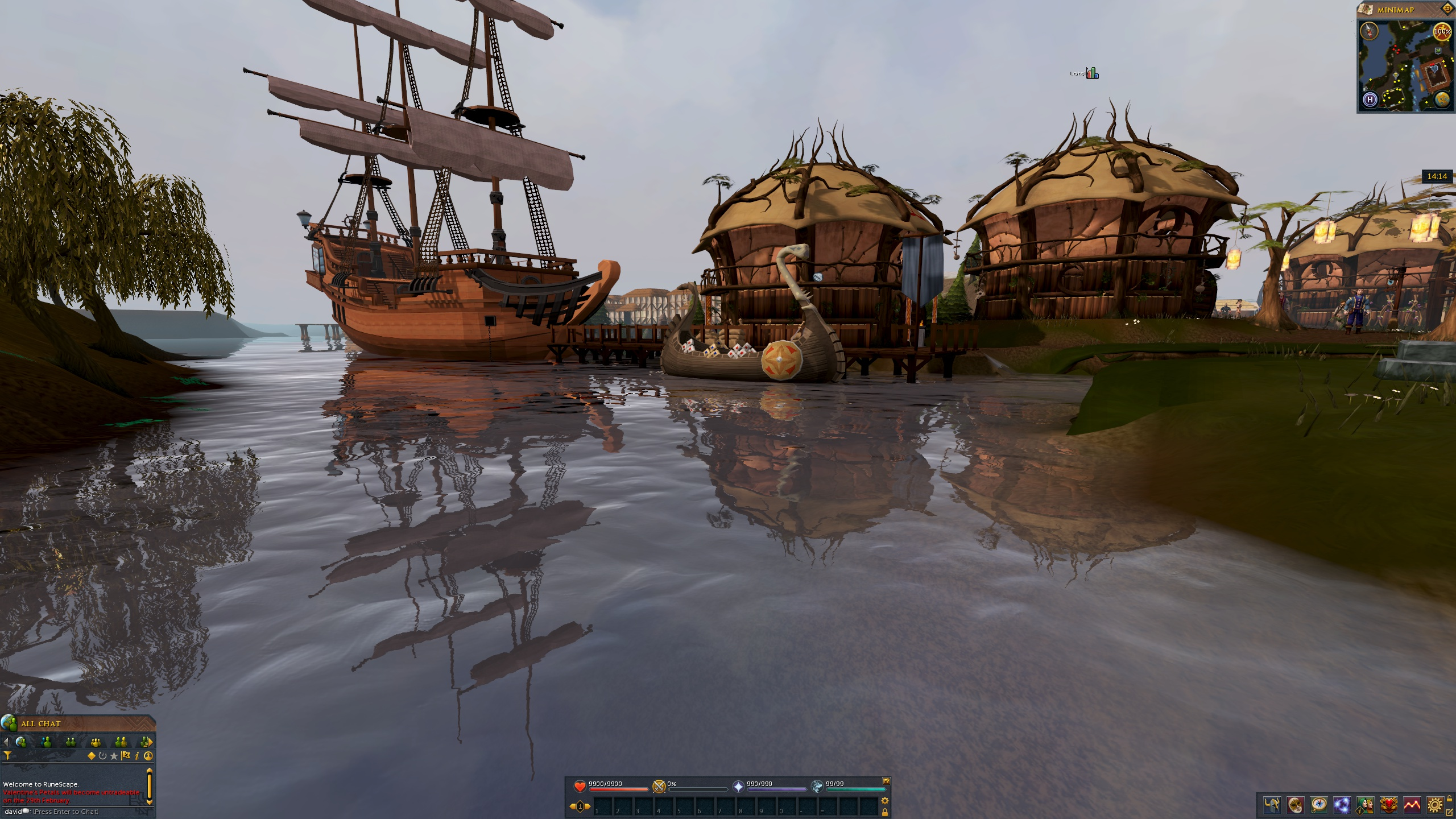
Task: Click the minimap compass to face north
Action: tap(1370, 31)
